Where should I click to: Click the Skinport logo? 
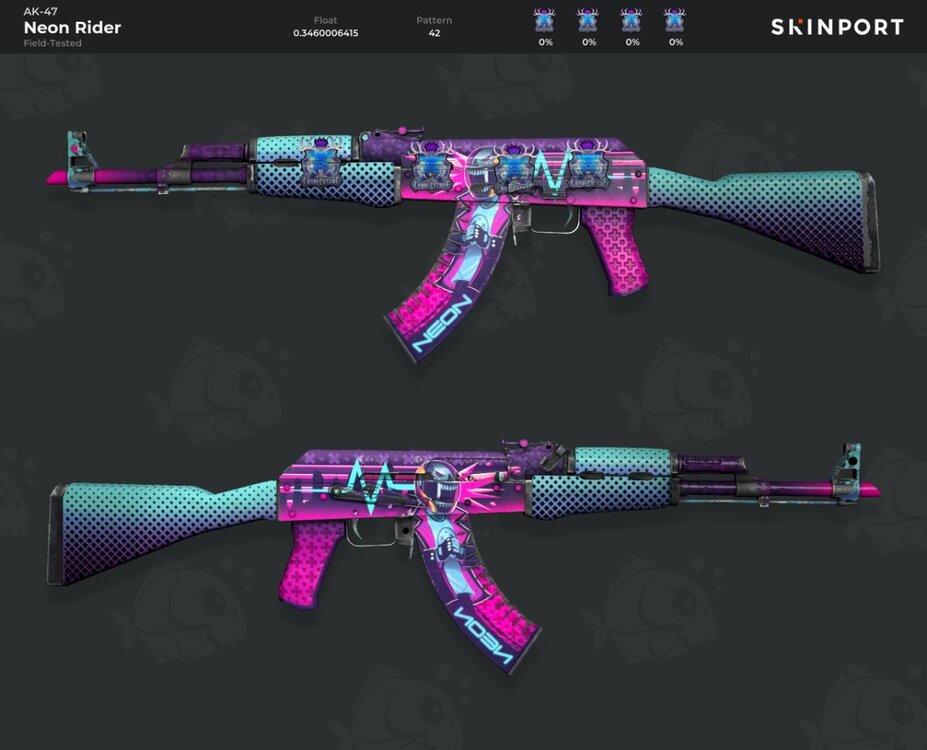pyautogui.click(x=836, y=27)
